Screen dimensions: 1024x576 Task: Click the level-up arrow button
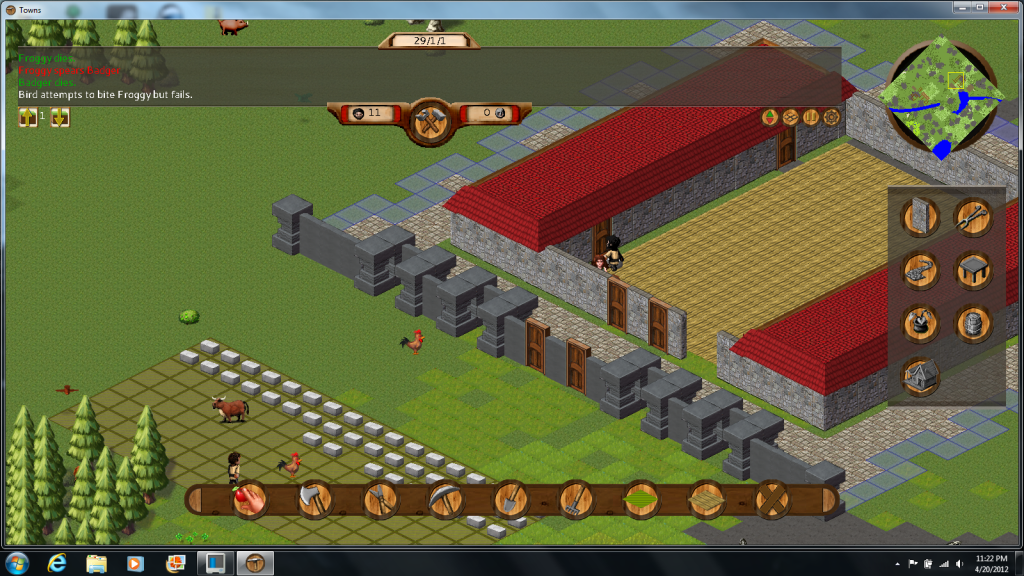(27, 117)
